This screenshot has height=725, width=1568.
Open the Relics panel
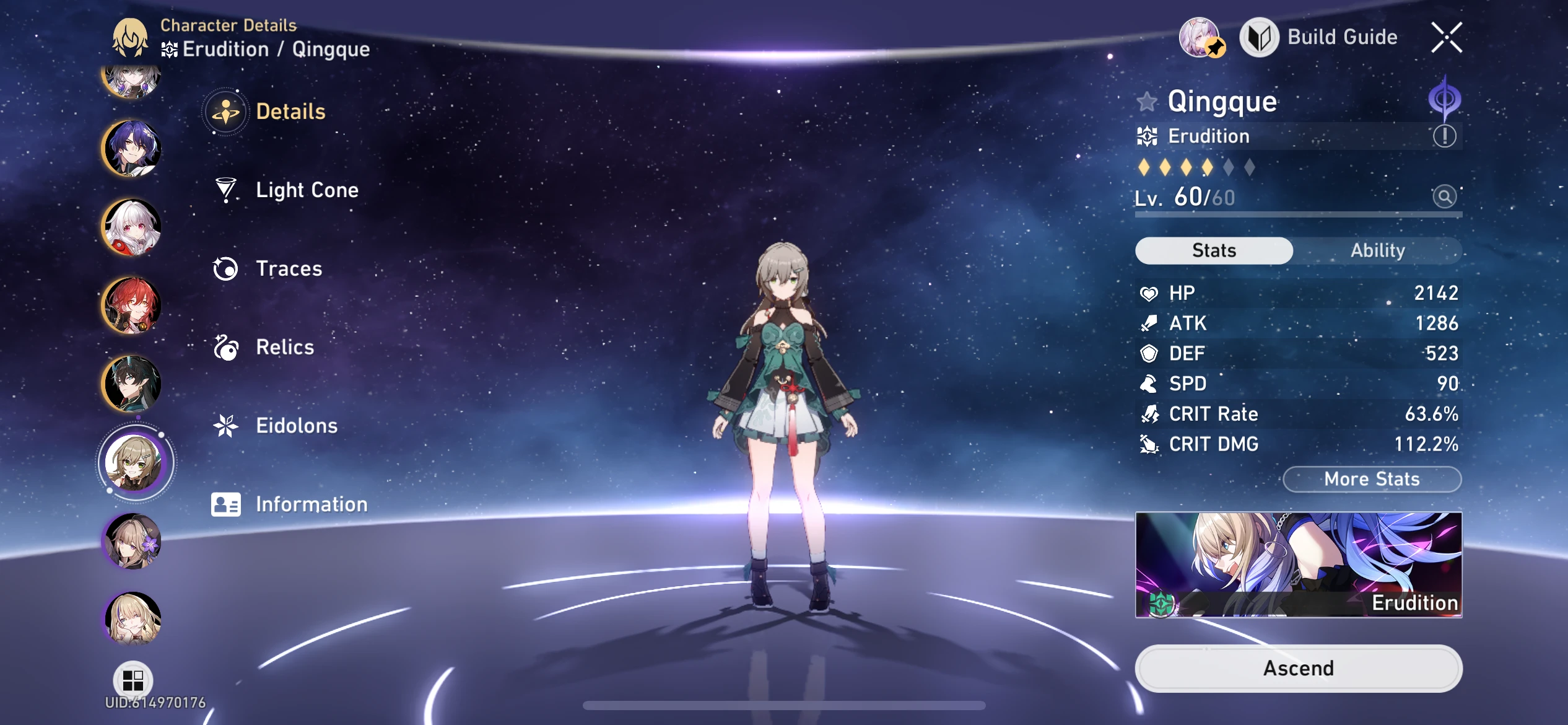tap(284, 347)
